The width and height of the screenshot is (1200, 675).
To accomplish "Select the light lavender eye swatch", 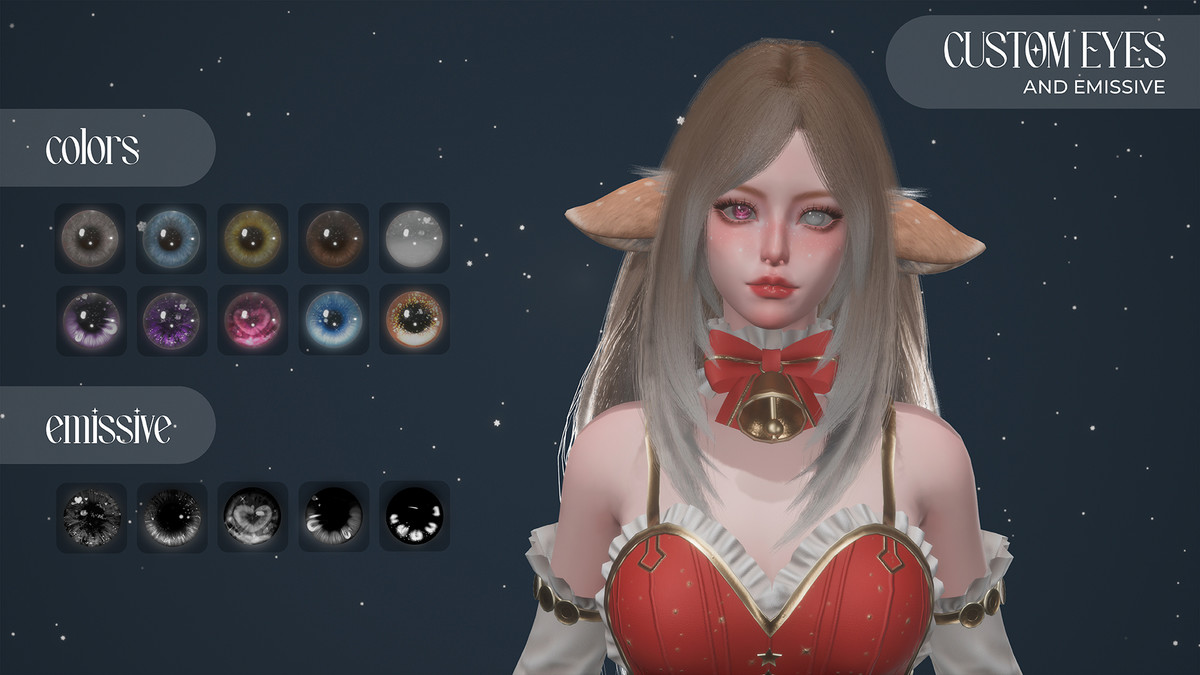I will [90, 319].
